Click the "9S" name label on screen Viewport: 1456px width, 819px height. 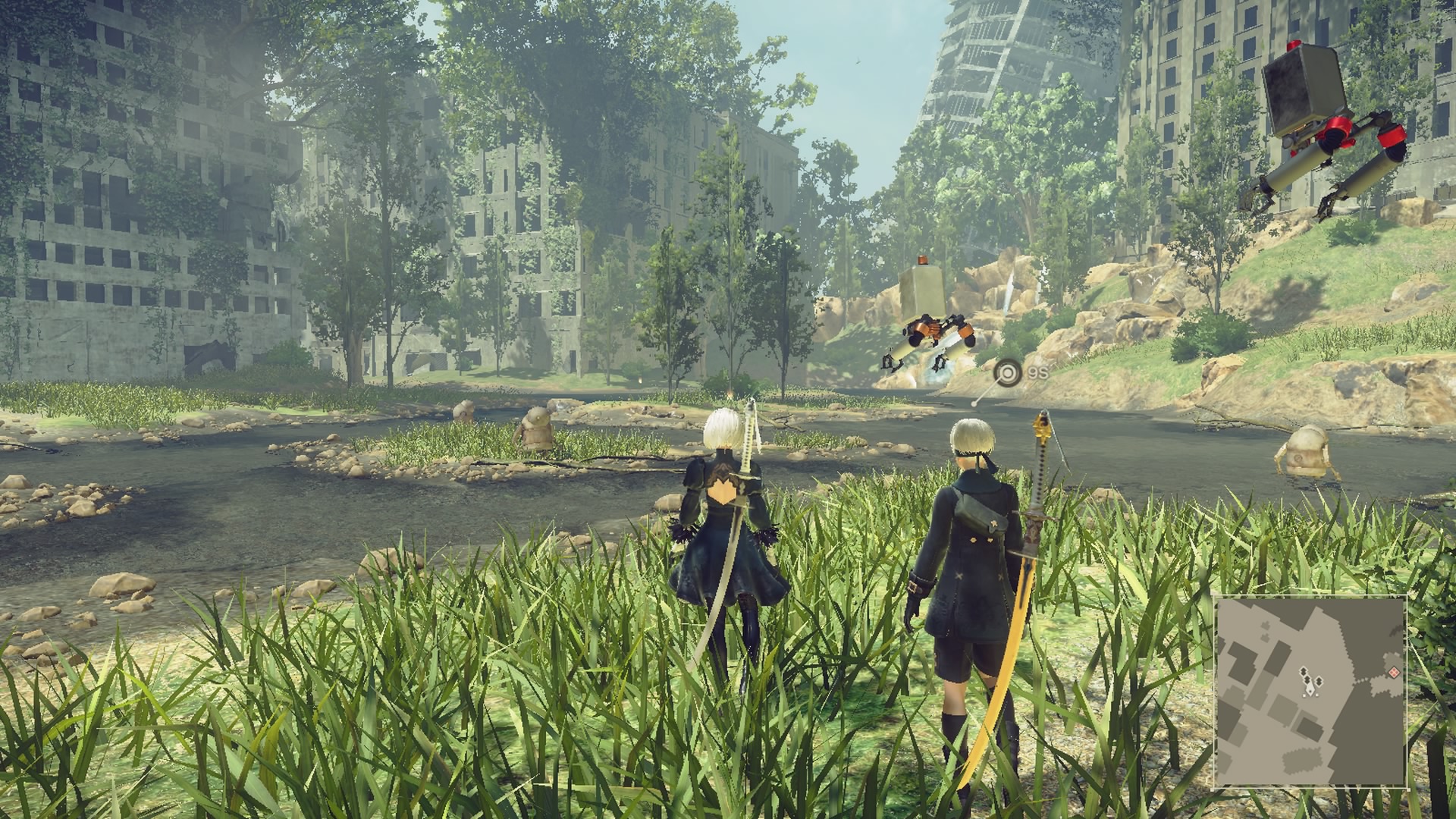click(1039, 372)
